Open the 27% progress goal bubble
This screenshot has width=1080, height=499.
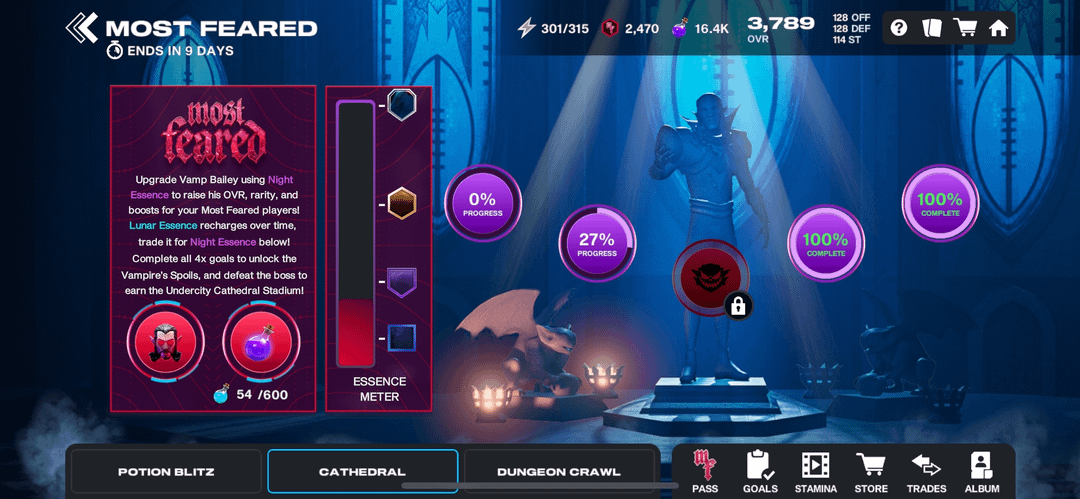tap(596, 245)
